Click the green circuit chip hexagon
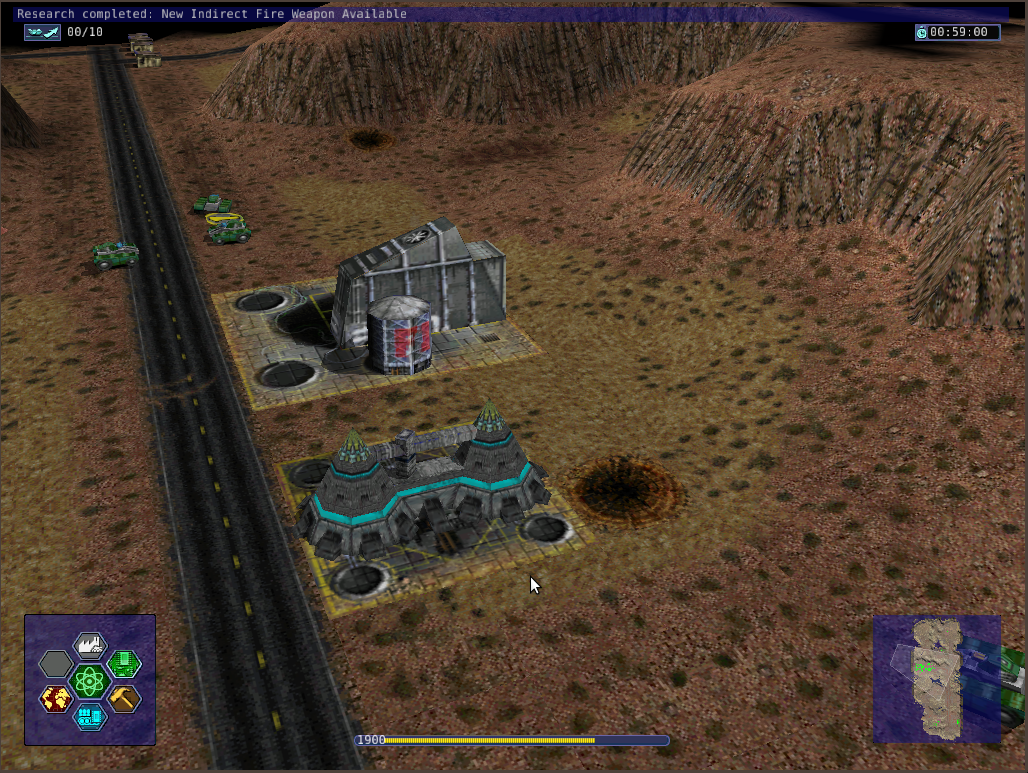 pyautogui.click(x=124, y=662)
